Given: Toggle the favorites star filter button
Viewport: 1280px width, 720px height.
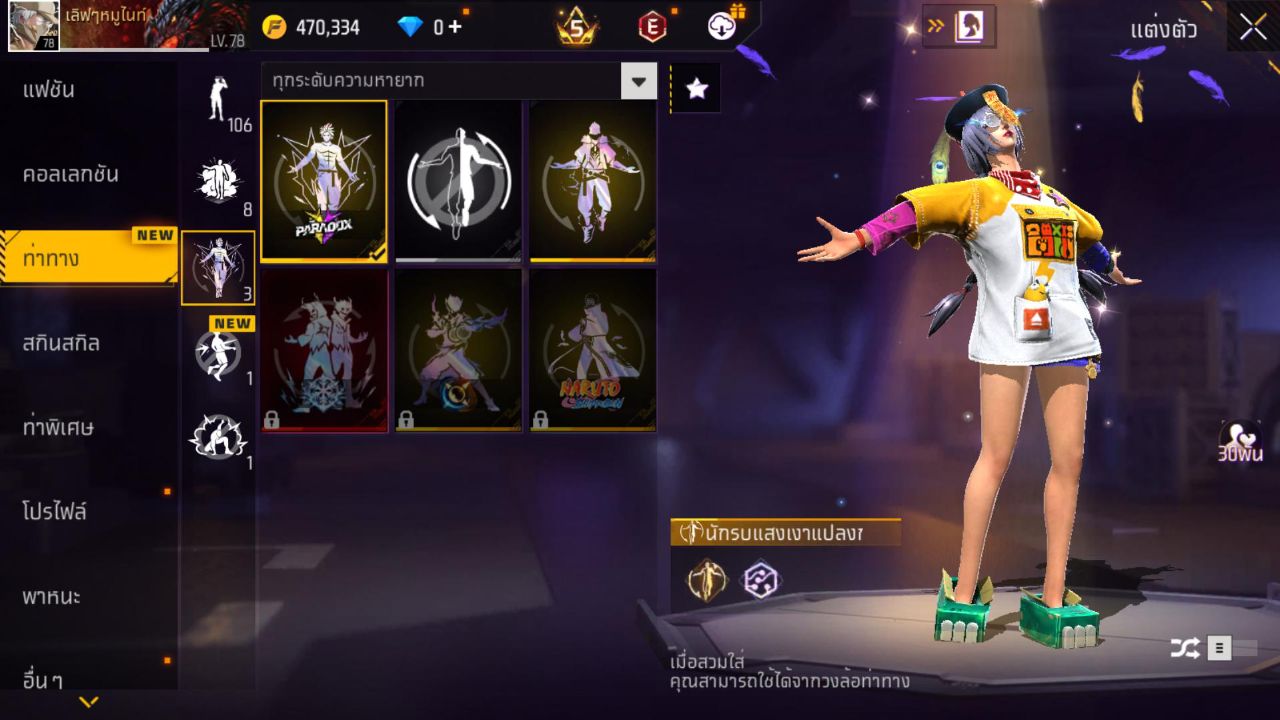Looking at the screenshot, I should point(696,87).
